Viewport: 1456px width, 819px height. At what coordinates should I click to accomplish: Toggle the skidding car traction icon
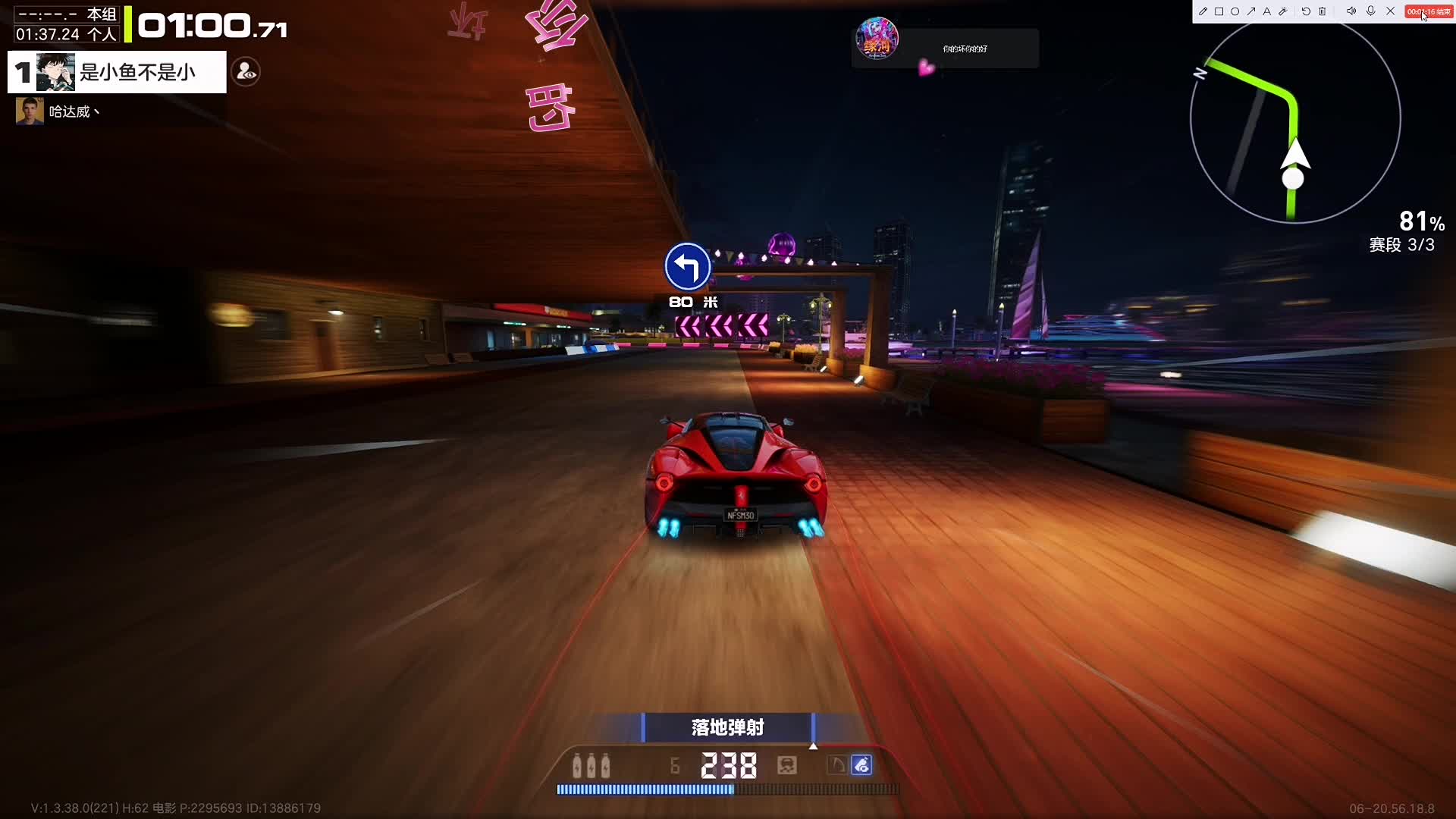[x=787, y=765]
